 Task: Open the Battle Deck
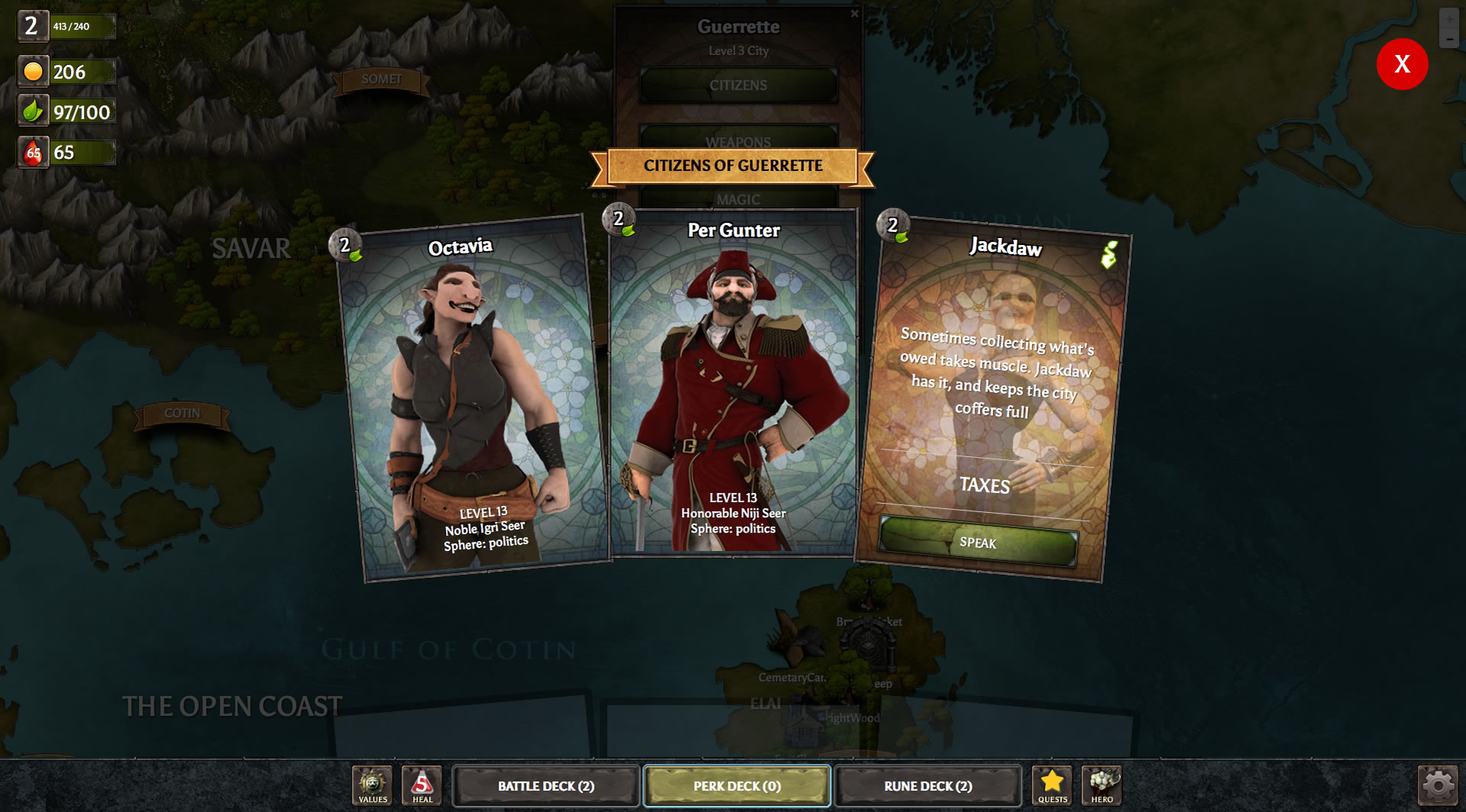click(546, 786)
